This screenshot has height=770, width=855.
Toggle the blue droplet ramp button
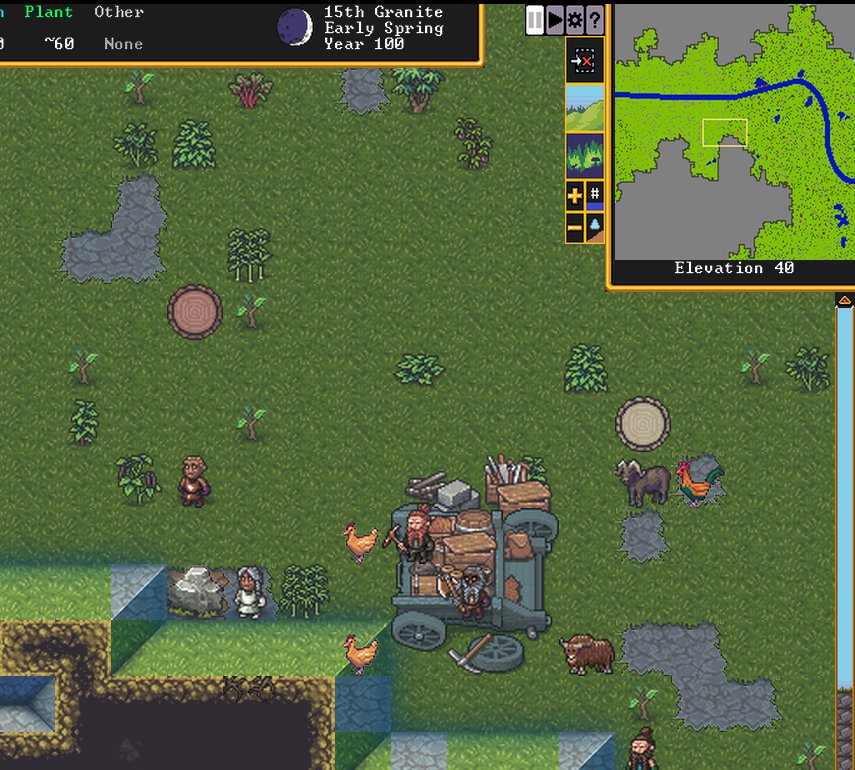click(x=595, y=227)
